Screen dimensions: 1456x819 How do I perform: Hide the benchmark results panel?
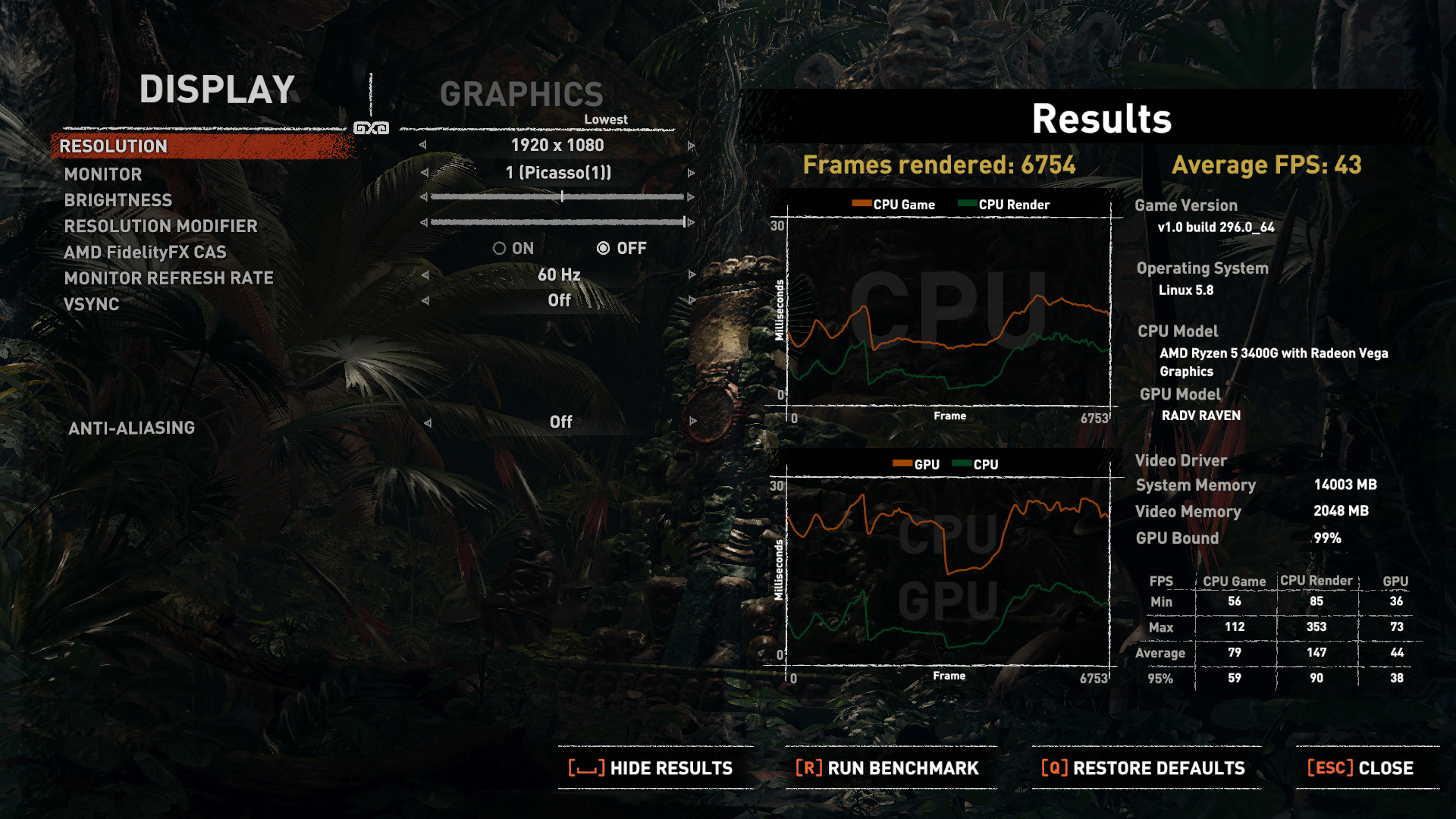click(651, 768)
